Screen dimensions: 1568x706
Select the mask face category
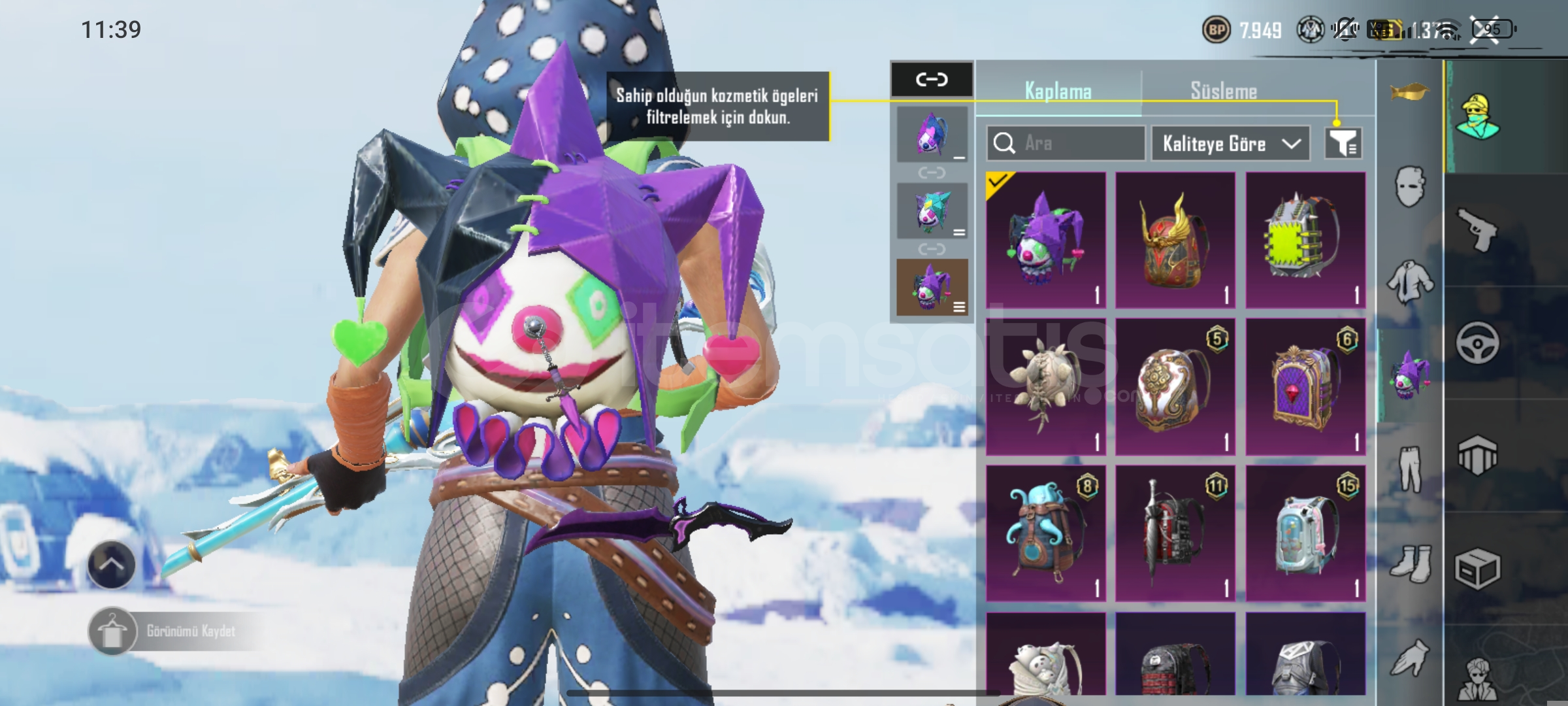coord(1410,186)
